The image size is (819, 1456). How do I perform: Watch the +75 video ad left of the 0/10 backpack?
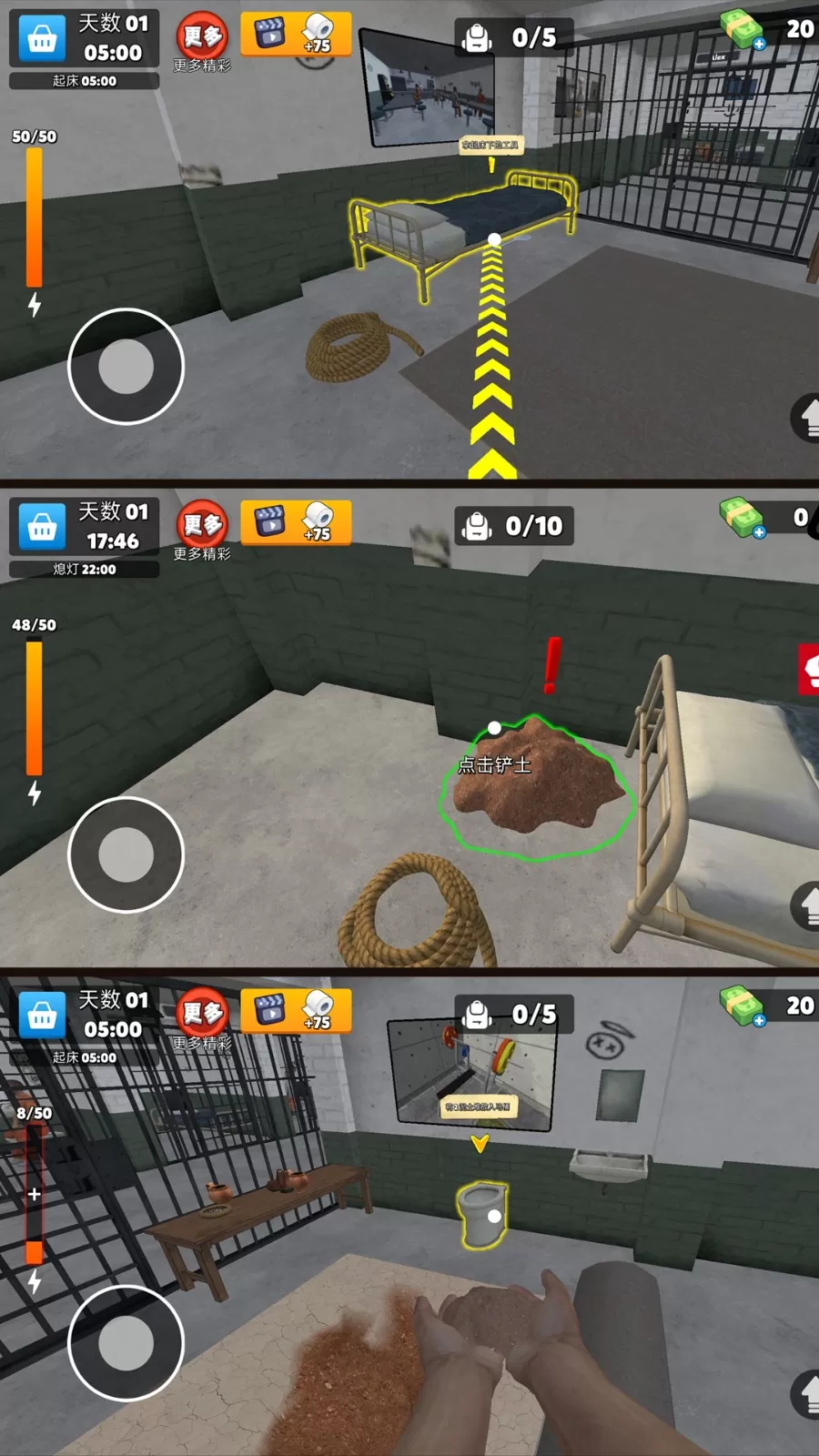tap(296, 522)
